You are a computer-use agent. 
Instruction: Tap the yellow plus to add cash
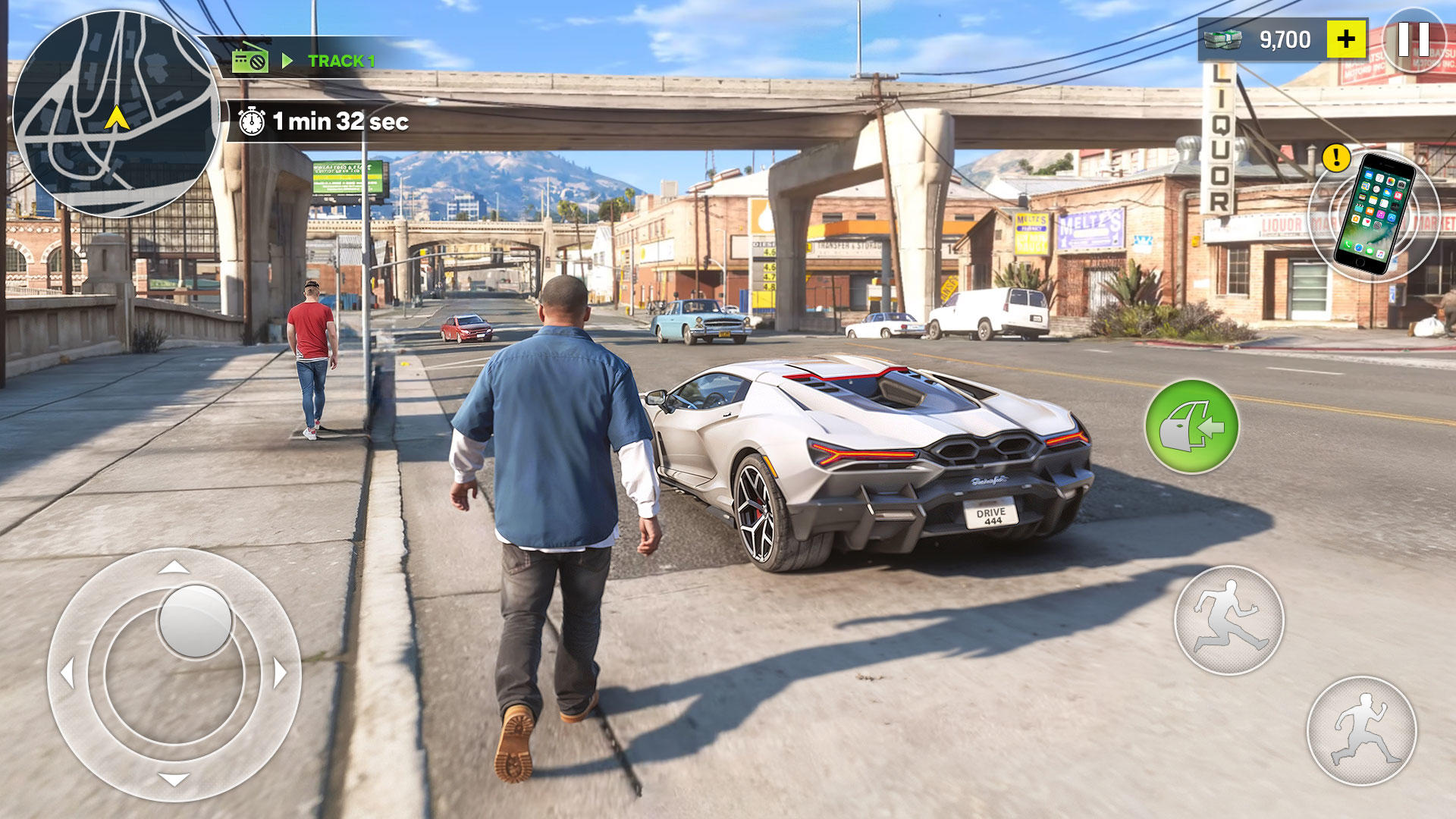point(1346,39)
